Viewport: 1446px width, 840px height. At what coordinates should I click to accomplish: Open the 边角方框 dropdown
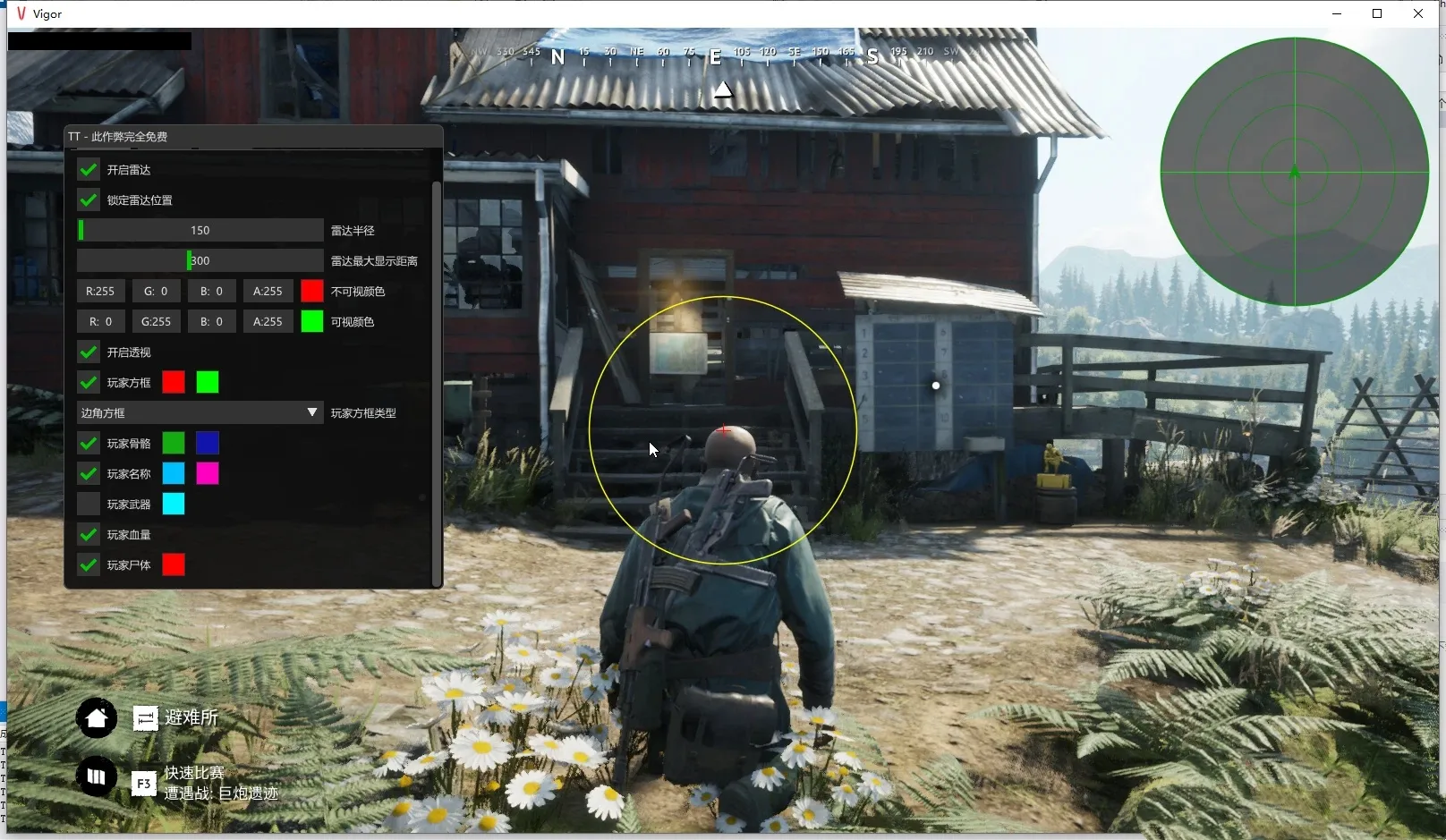click(x=200, y=413)
